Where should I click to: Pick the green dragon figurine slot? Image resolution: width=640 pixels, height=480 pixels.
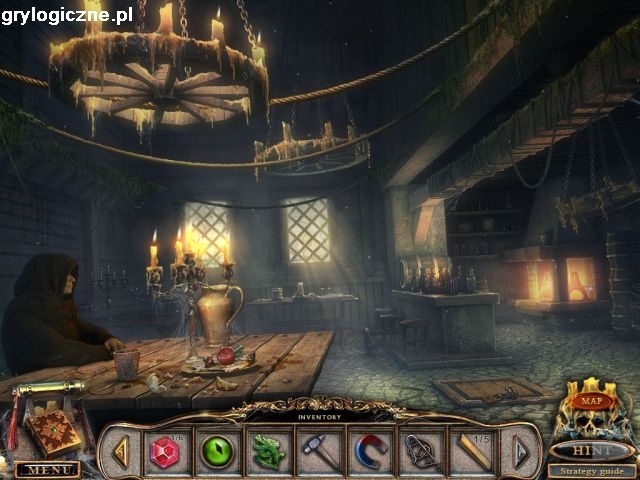click(x=267, y=452)
